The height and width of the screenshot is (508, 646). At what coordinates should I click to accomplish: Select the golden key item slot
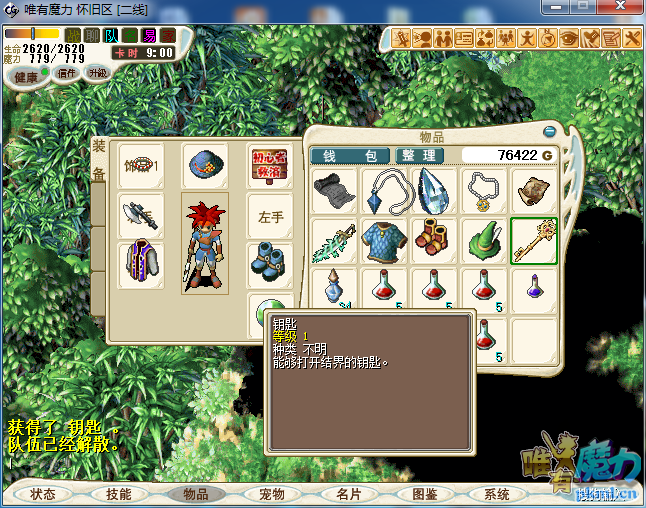click(533, 241)
